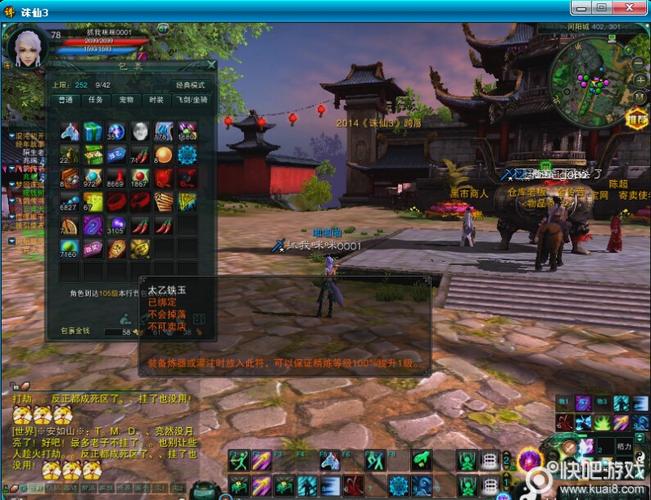Image resolution: width=651 pixels, height=500 pixels.
Task: Switch to the 普通 bag tab
Action: [65, 100]
